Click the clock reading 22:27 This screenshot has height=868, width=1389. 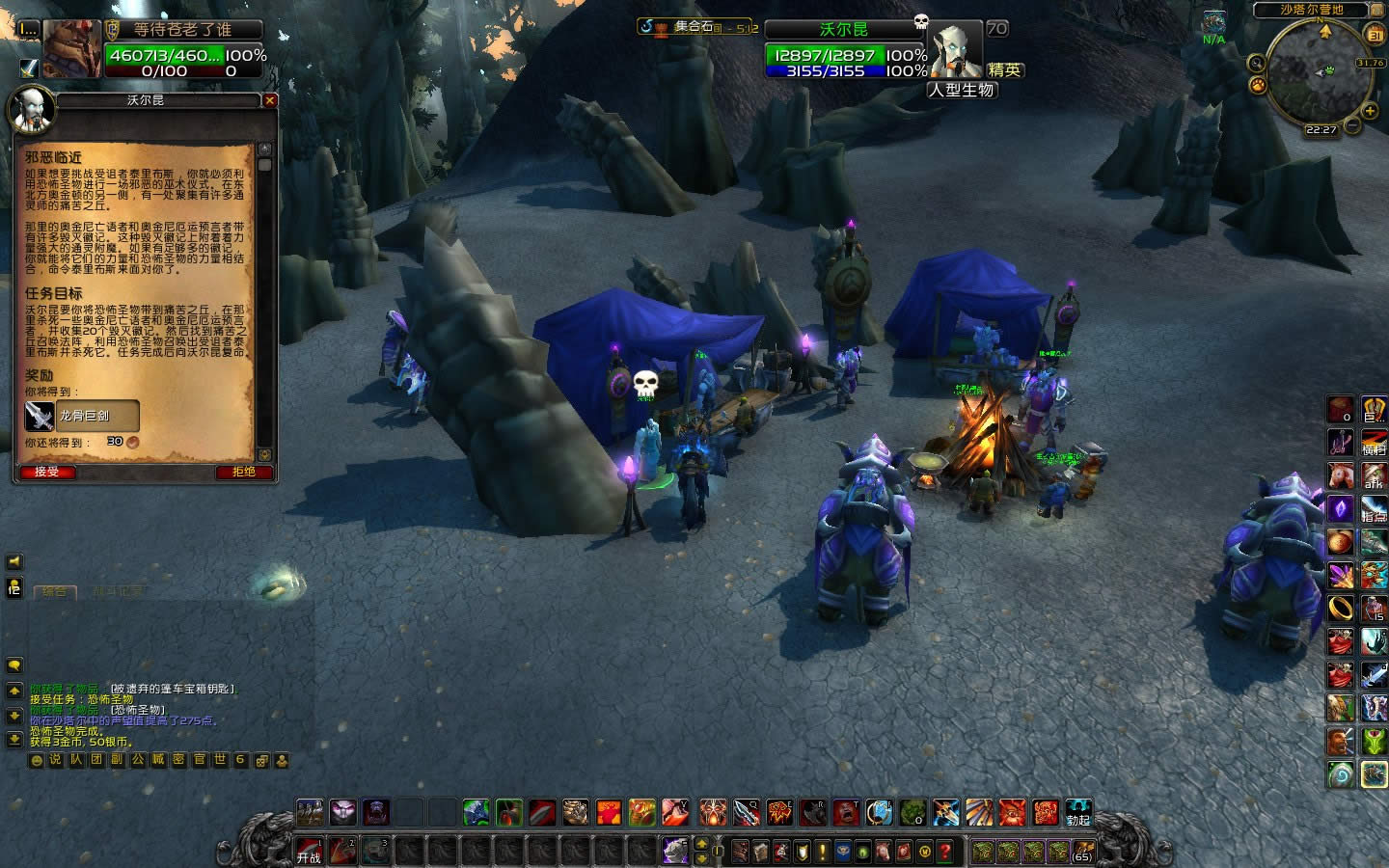click(1321, 130)
